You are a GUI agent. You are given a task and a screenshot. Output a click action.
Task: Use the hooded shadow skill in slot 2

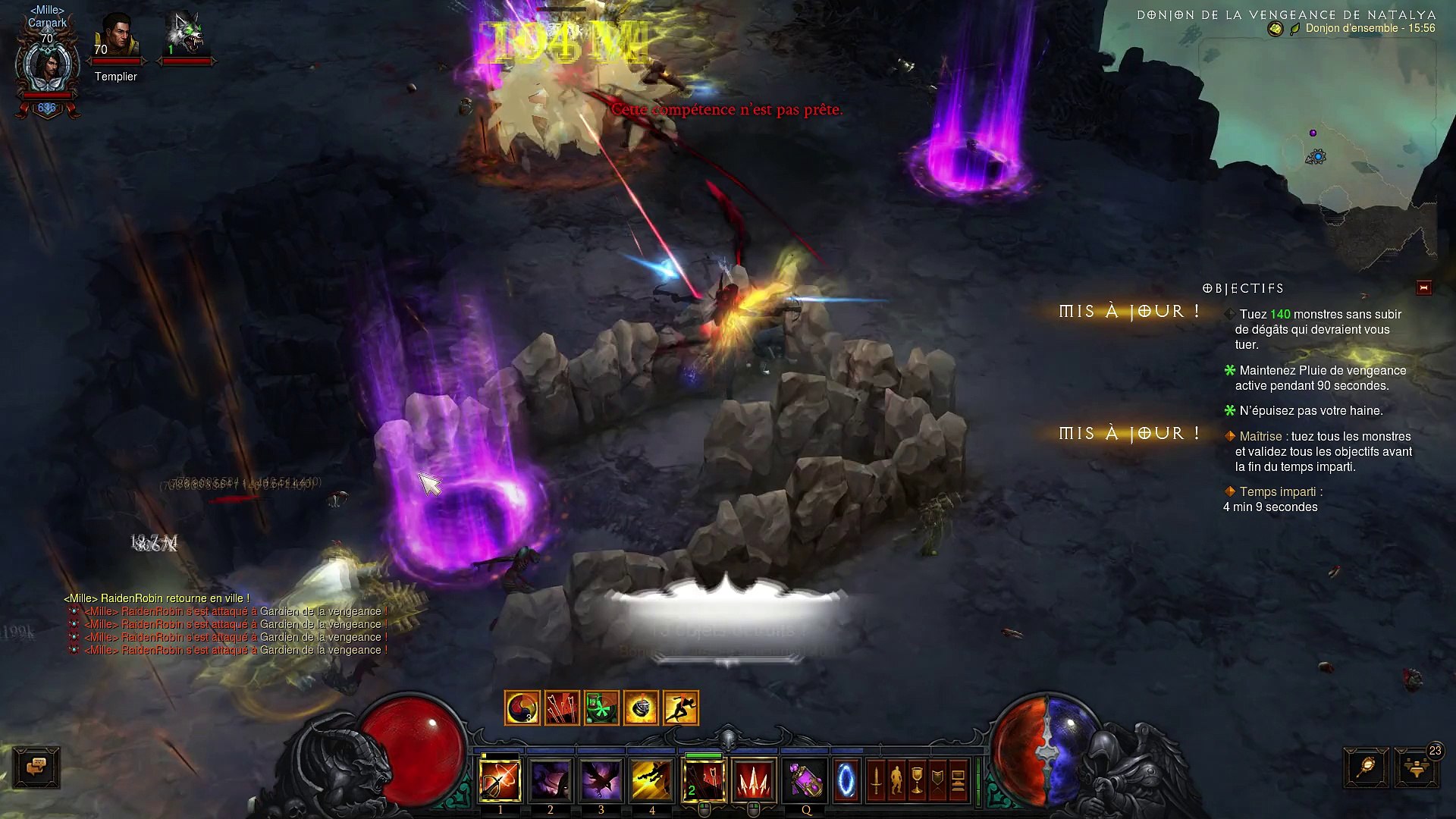551,780
